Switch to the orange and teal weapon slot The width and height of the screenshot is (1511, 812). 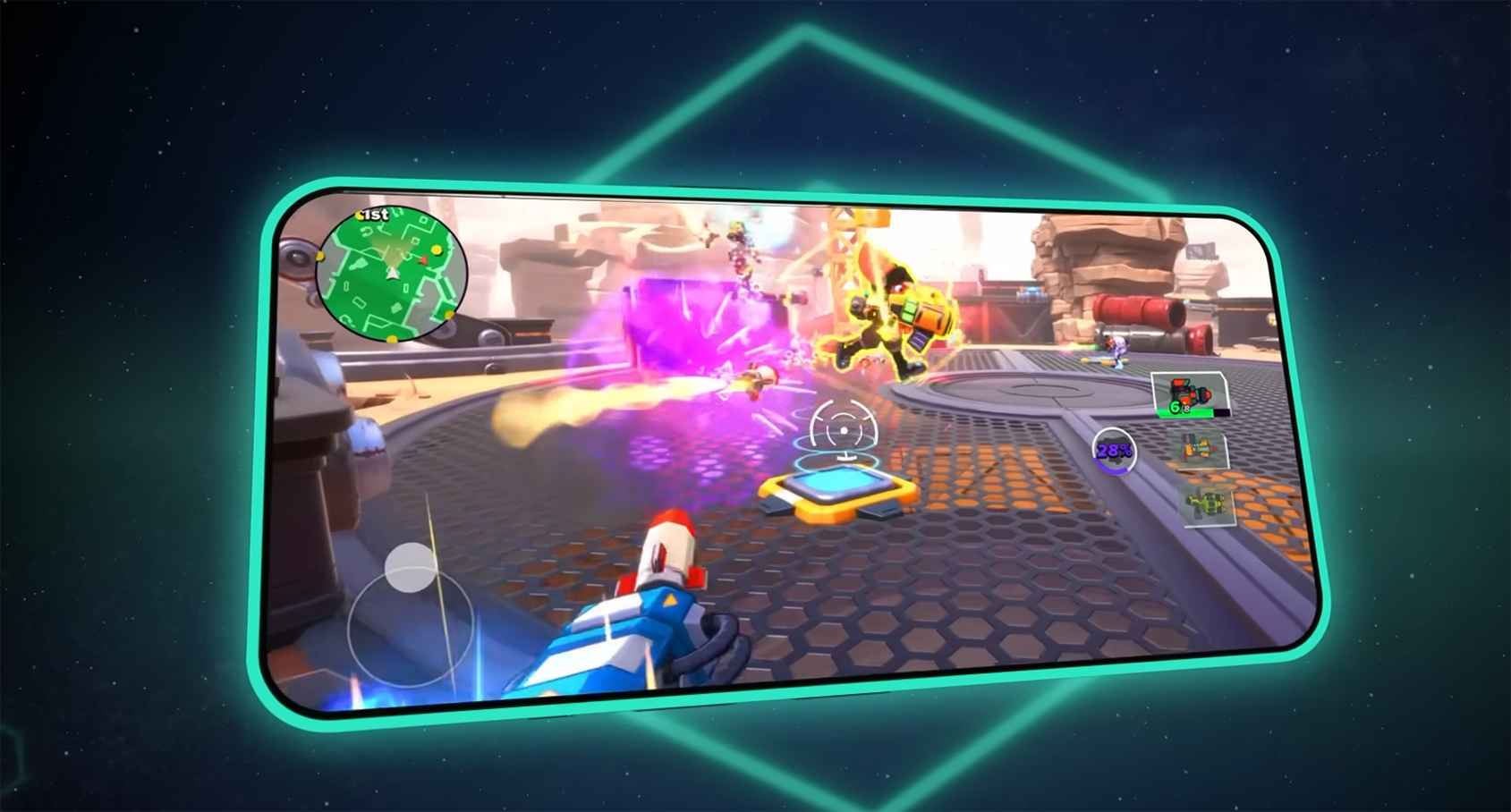(x=1198, y=451)
